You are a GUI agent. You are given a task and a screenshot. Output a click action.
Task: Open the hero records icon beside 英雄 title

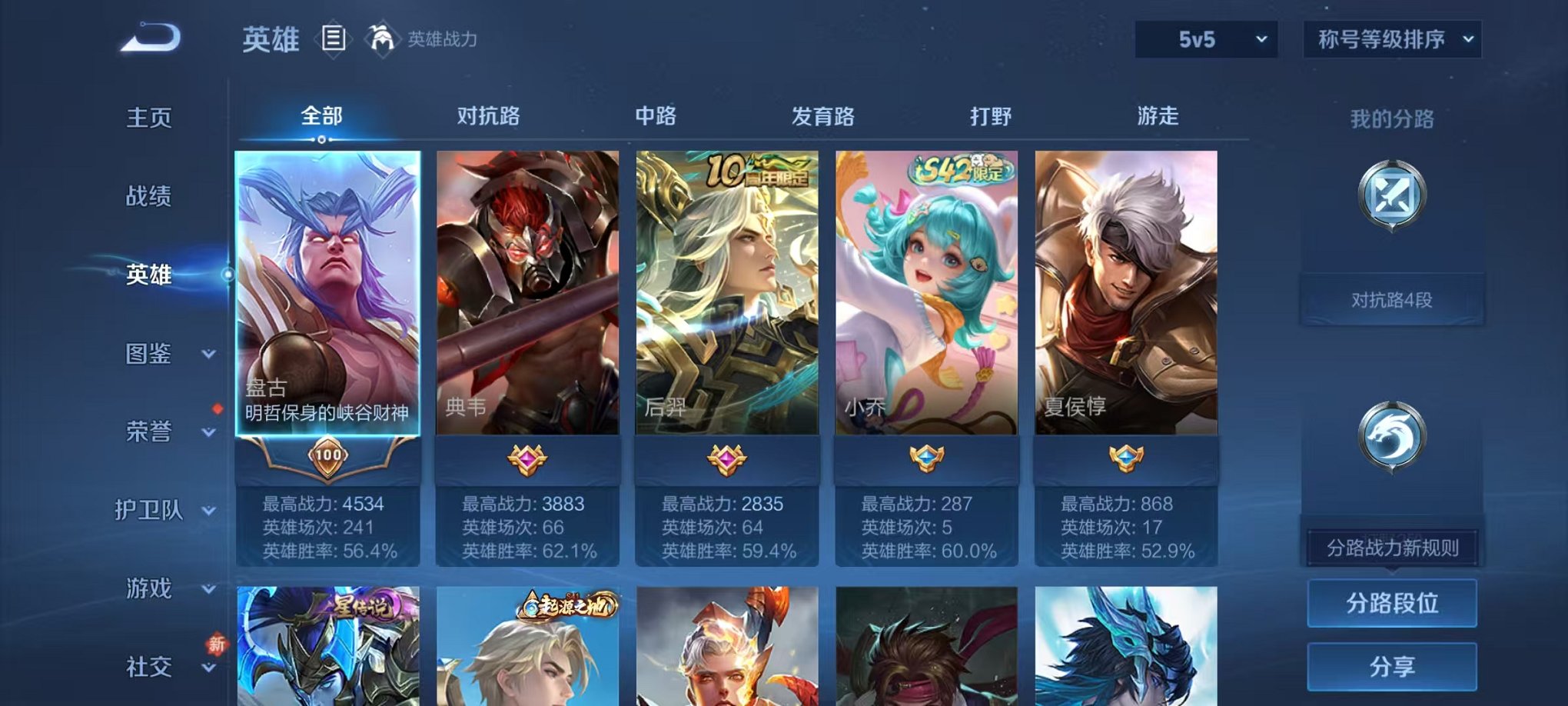pyautogui.click(x=334, y=38)
